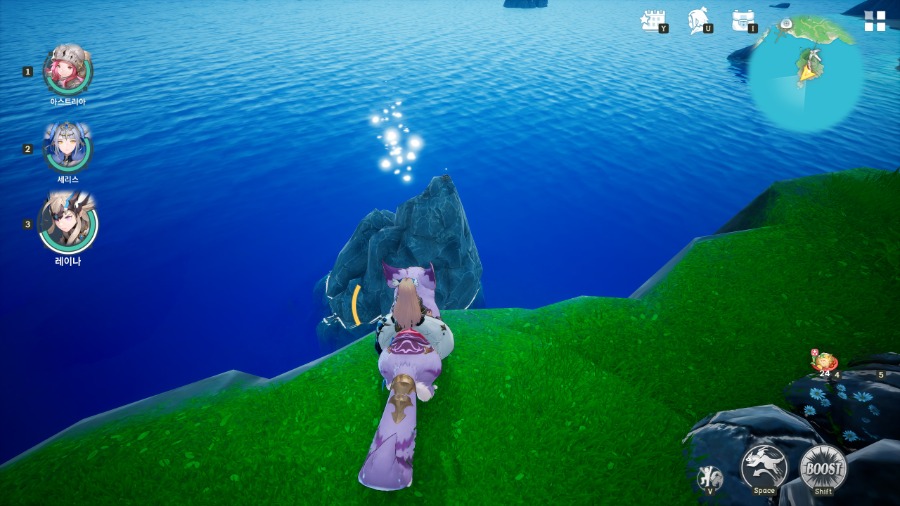Trigger the mount jump ability
Viewport: 900px width, 506px height.
(763, 467)
